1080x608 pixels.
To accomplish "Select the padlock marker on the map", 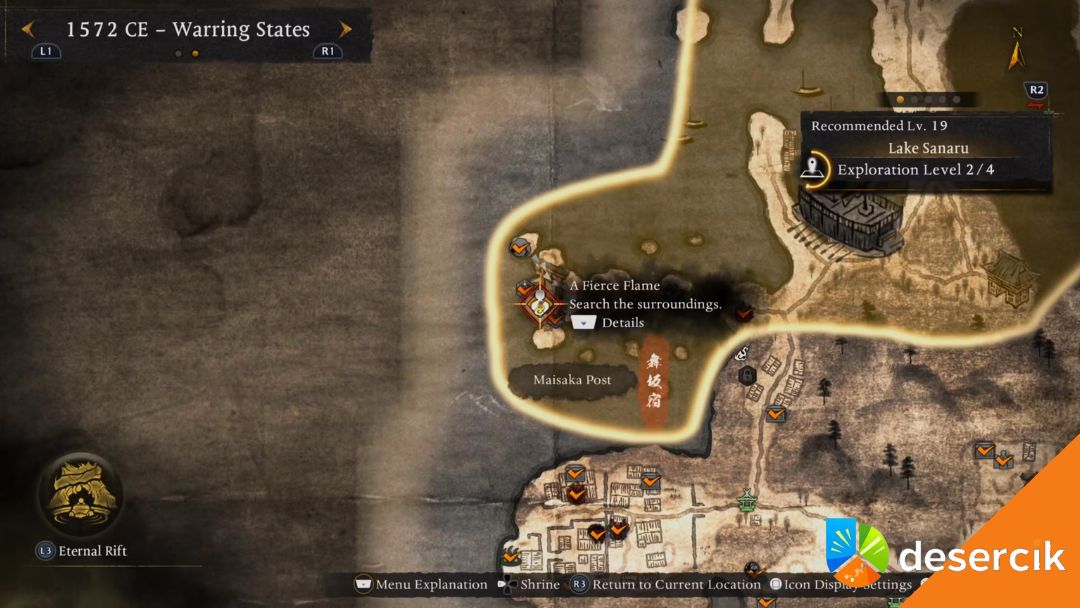I will point(746,374).
